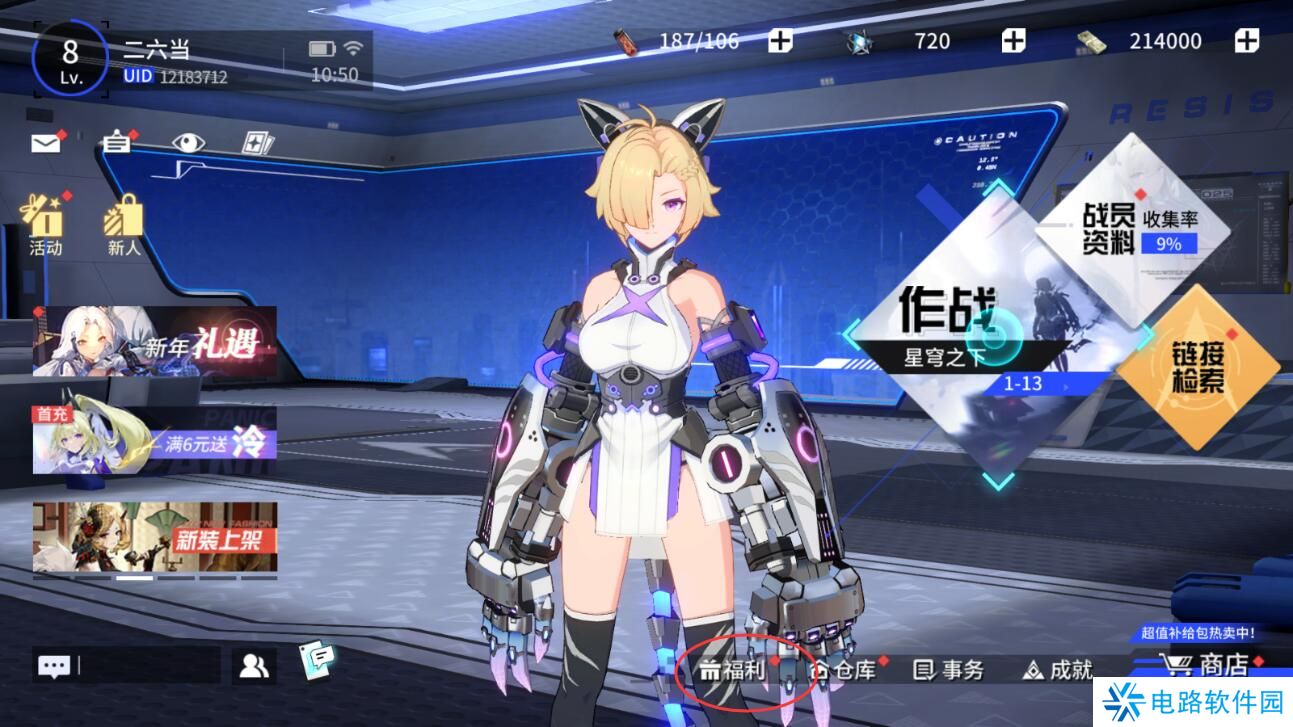Open the 新年礼遇 banner
This screenshot has width=1293, height=727.
(x=154, y=342)
